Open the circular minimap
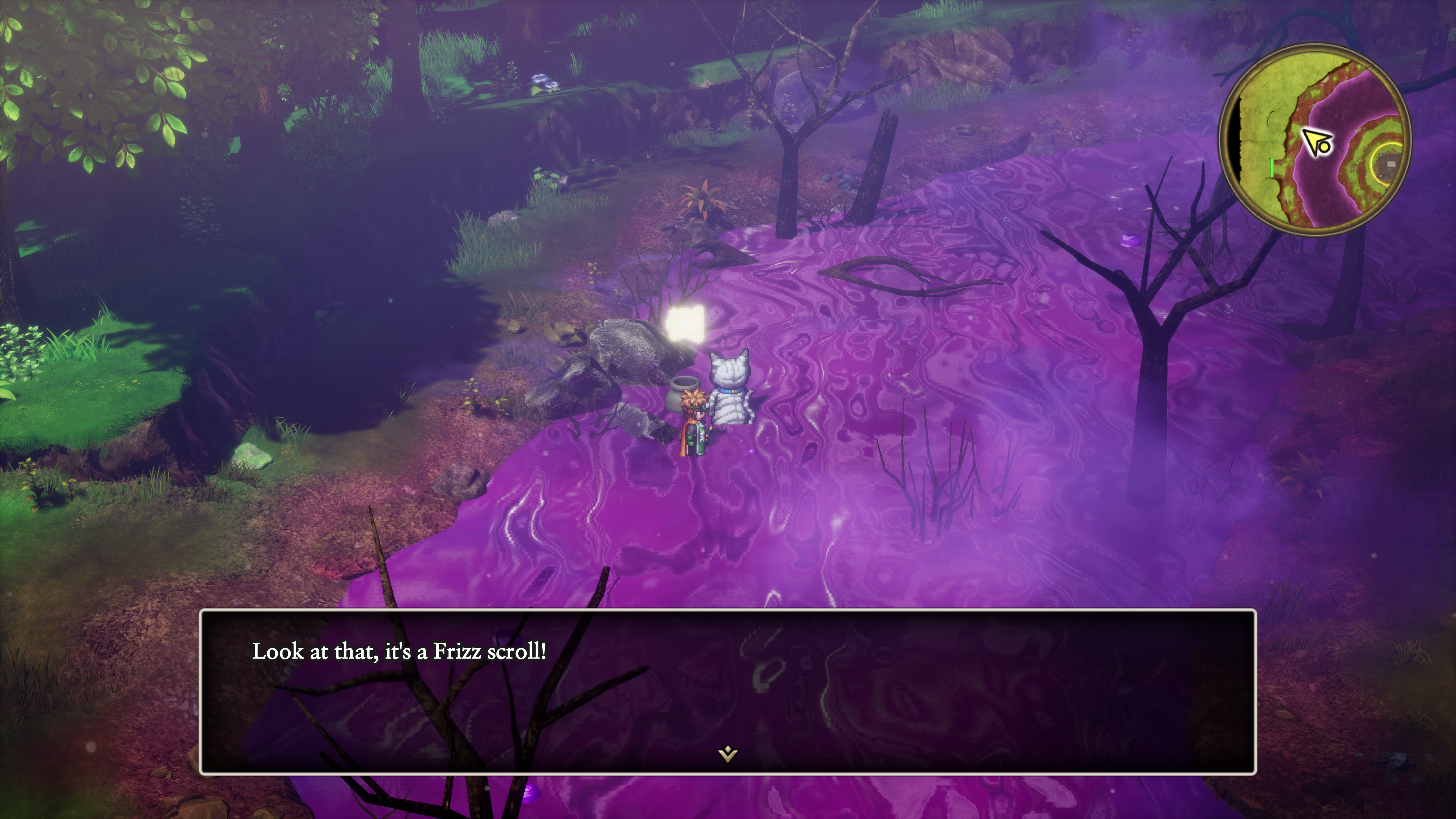Screen dimensions: 1456x819 (x=1314, y=139)
